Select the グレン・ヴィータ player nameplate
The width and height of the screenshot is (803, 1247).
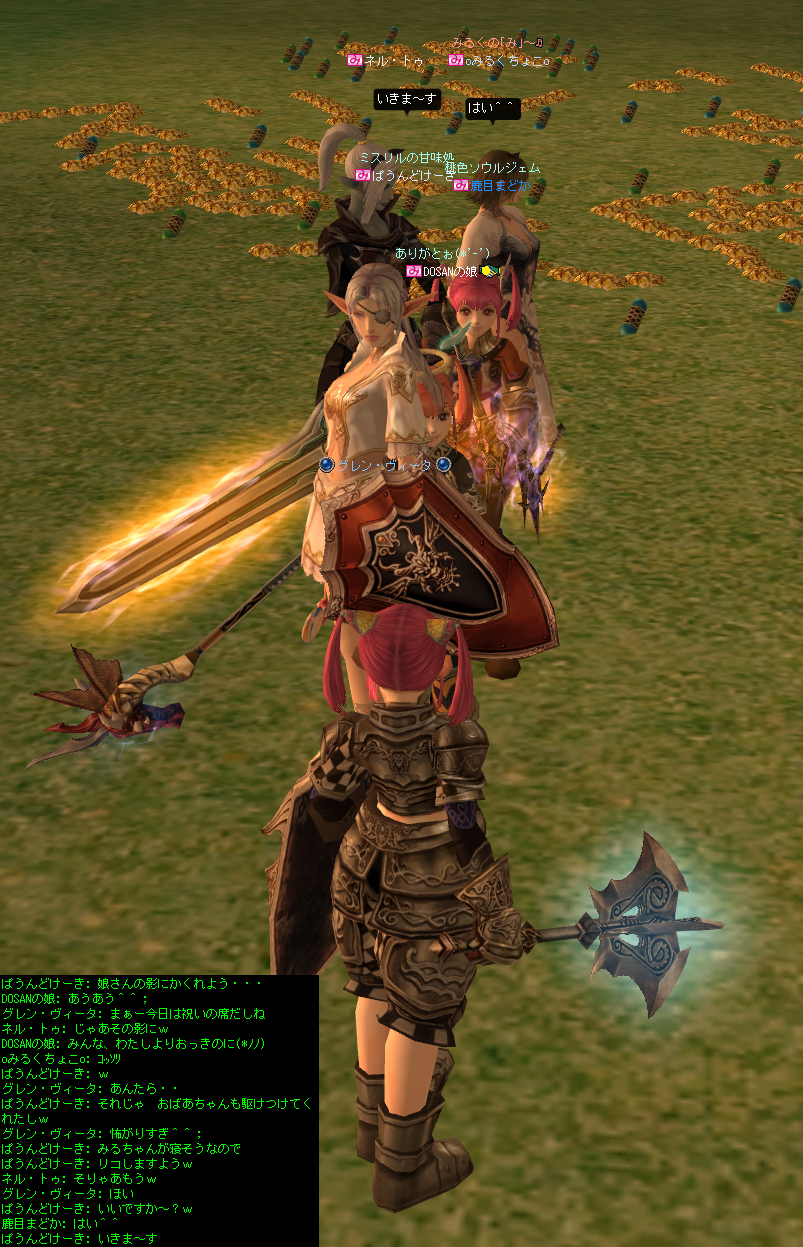pos(385,465)
